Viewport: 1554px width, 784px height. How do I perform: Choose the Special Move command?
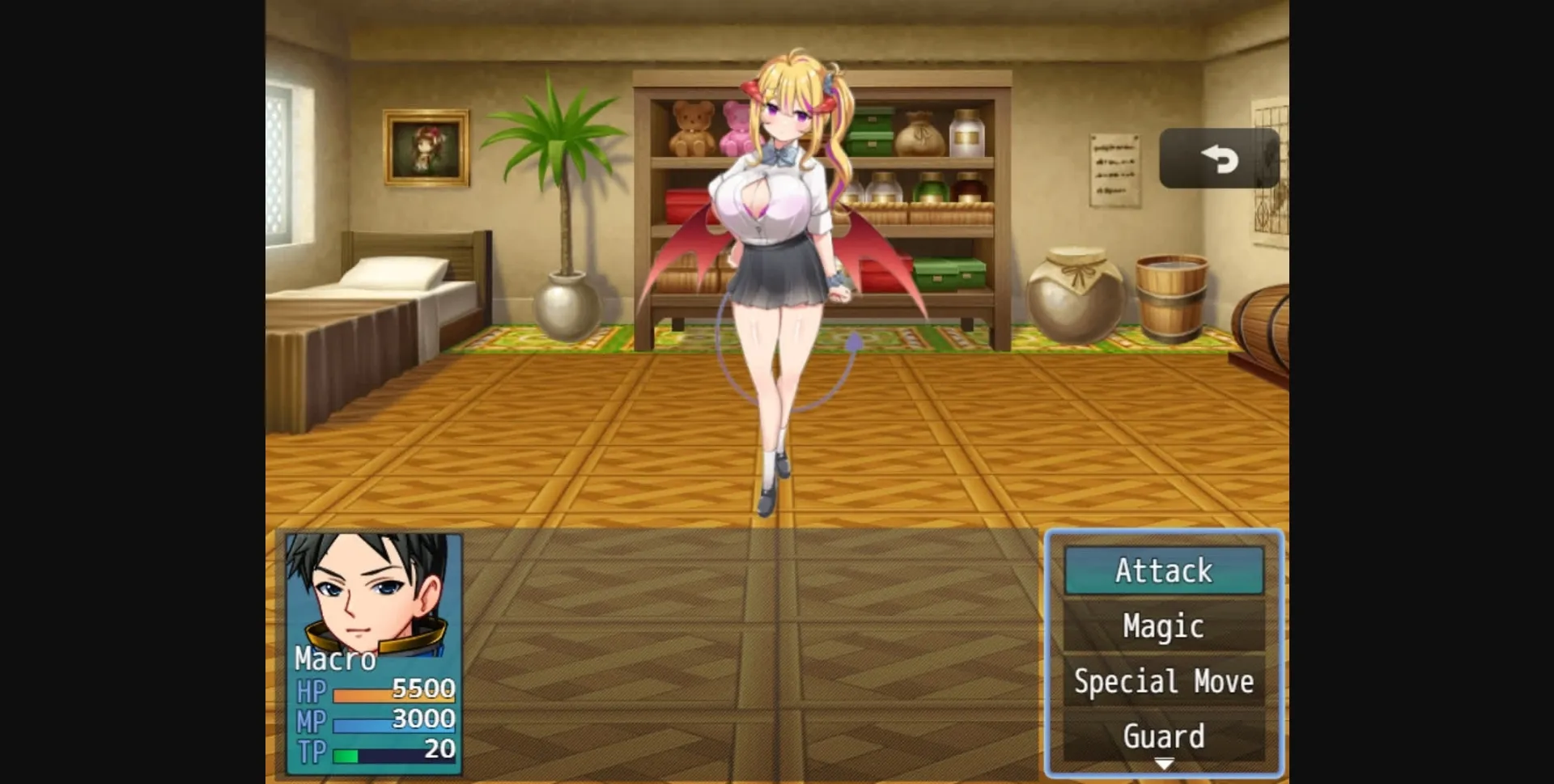(1163, 681)
